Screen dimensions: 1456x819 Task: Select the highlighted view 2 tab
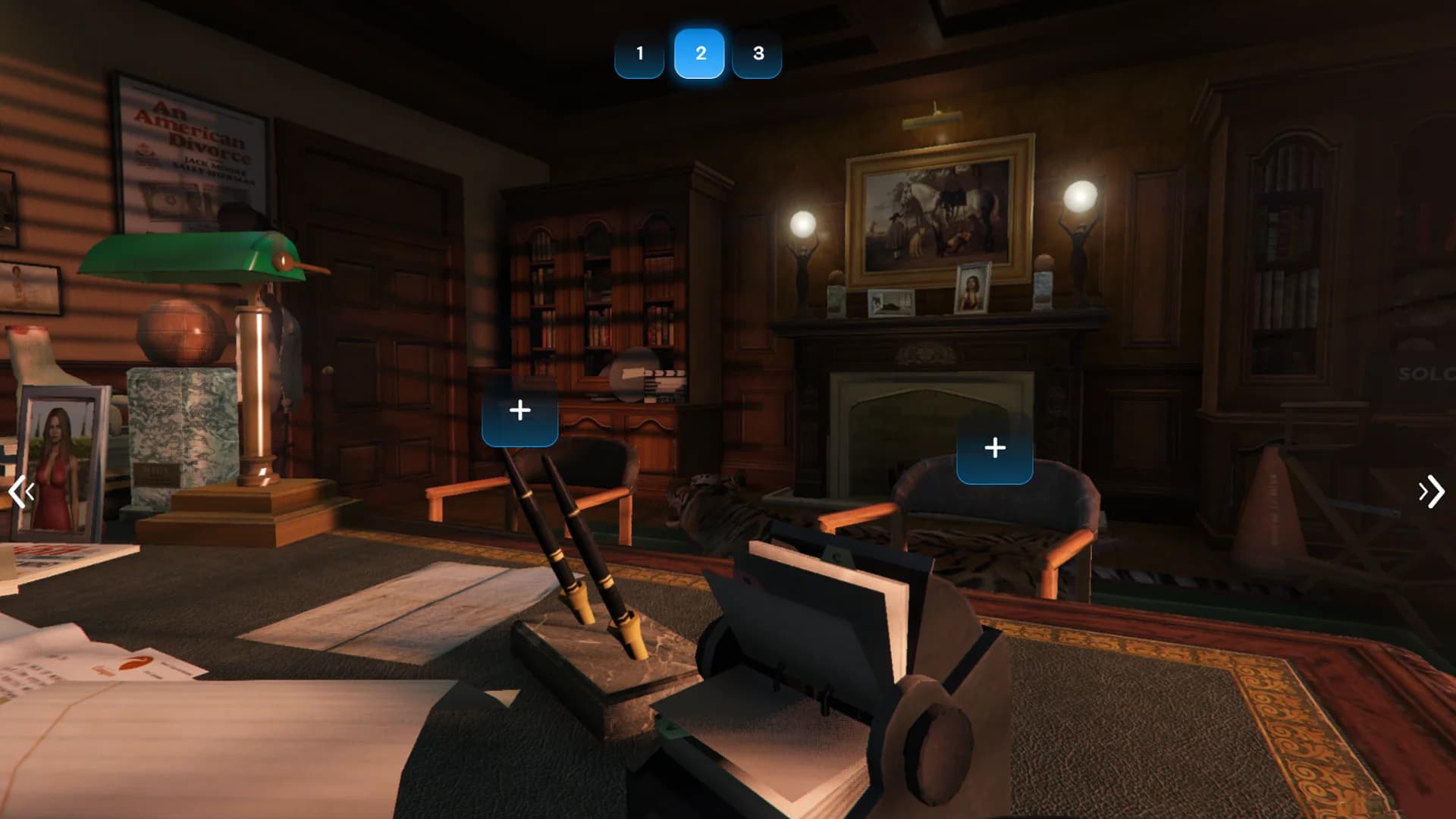(699, 54)
